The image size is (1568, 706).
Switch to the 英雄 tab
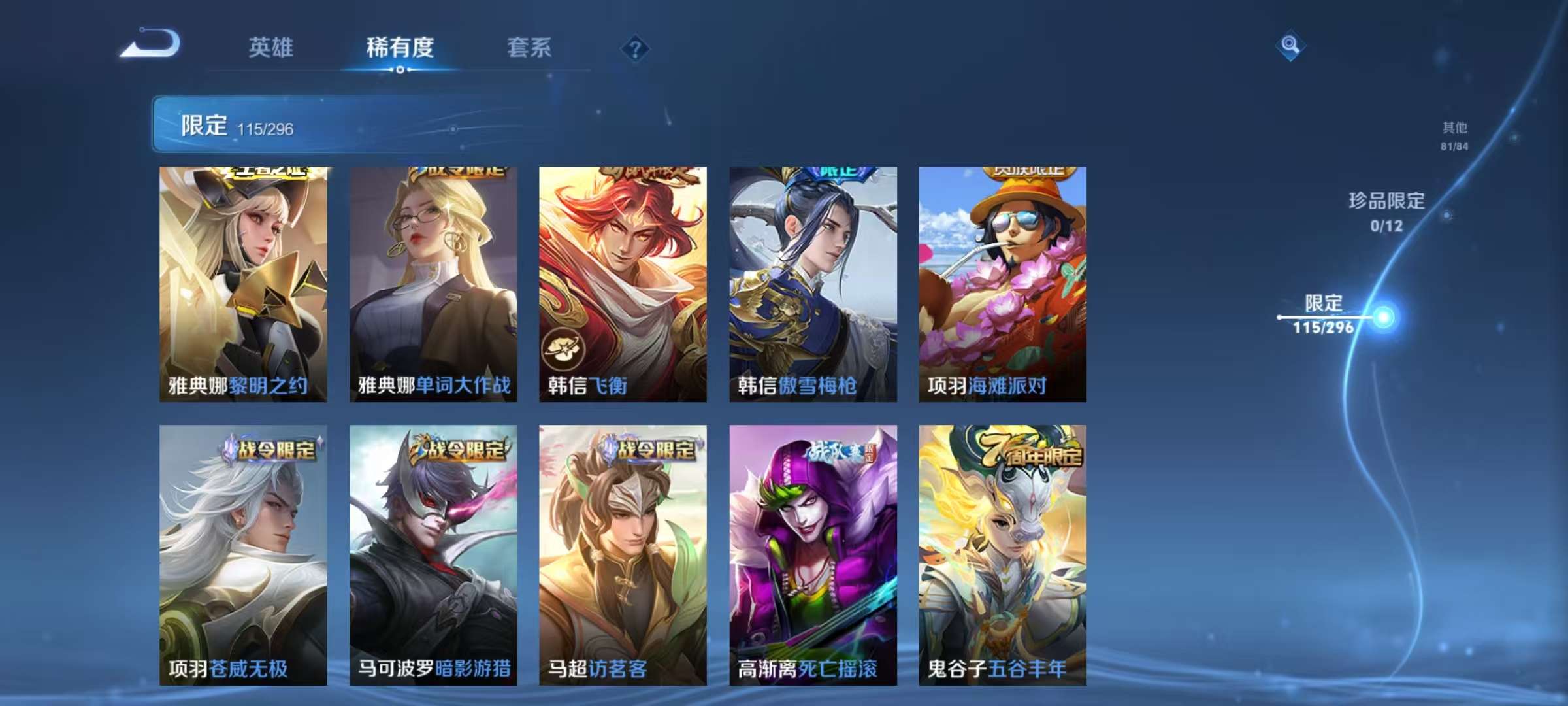coord(272,47)
